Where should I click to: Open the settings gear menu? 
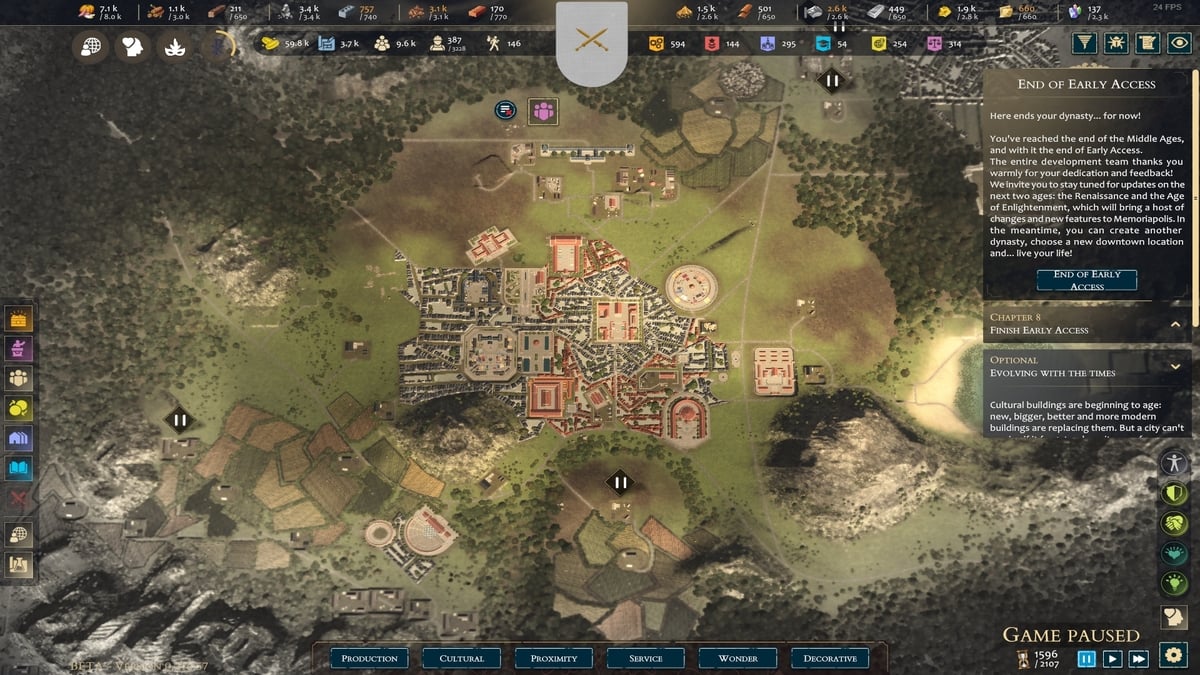1173,655
